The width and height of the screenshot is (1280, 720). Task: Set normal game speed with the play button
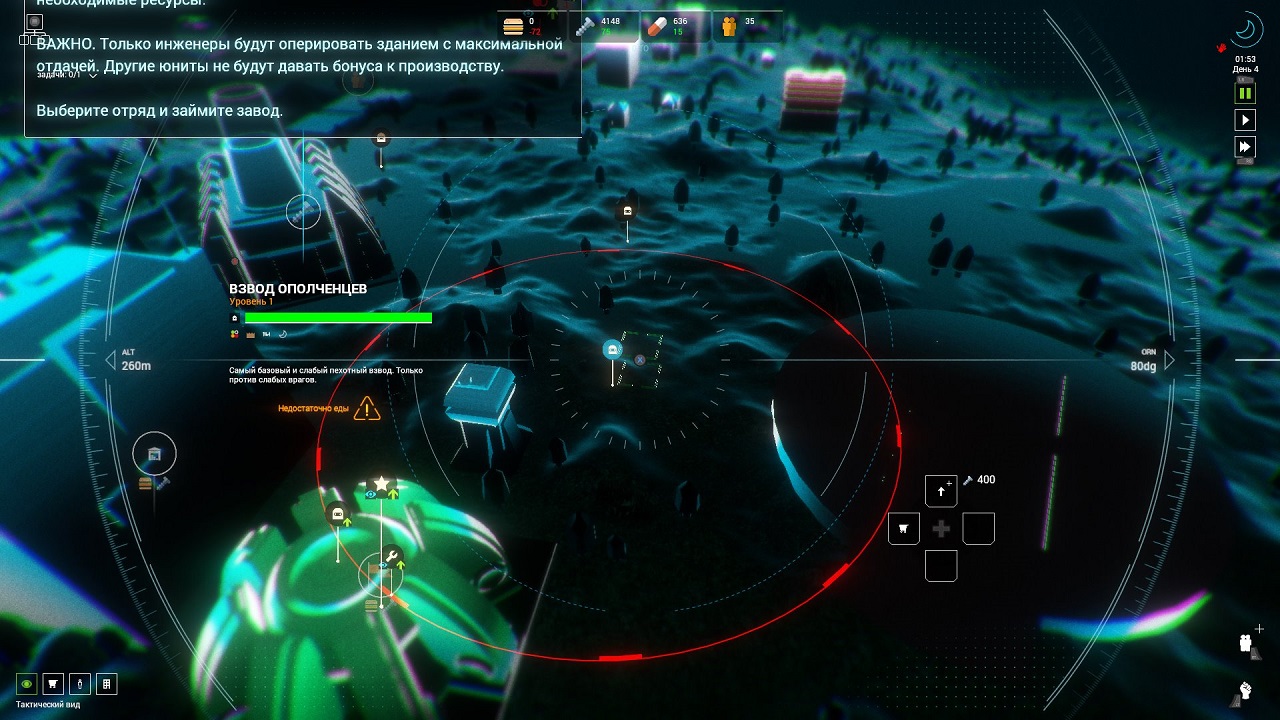pos(1245,120)
